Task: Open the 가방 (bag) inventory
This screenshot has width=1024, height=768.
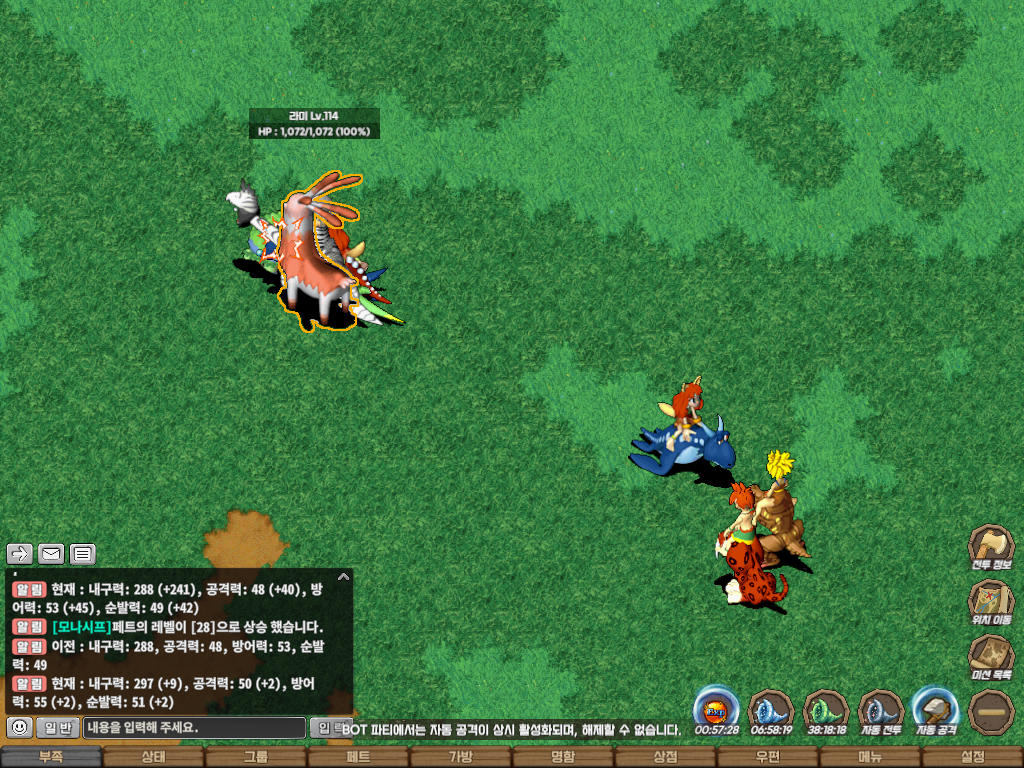Action: [x=460, y=757]
